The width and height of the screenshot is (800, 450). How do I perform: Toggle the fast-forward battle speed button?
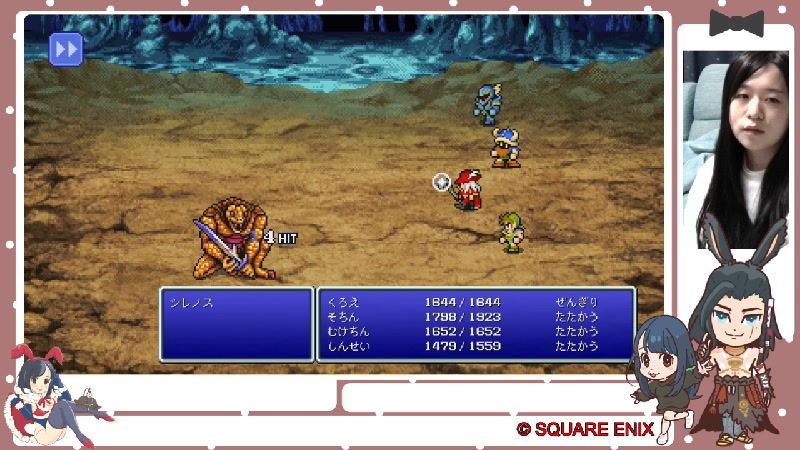click(x=66, y=48)
